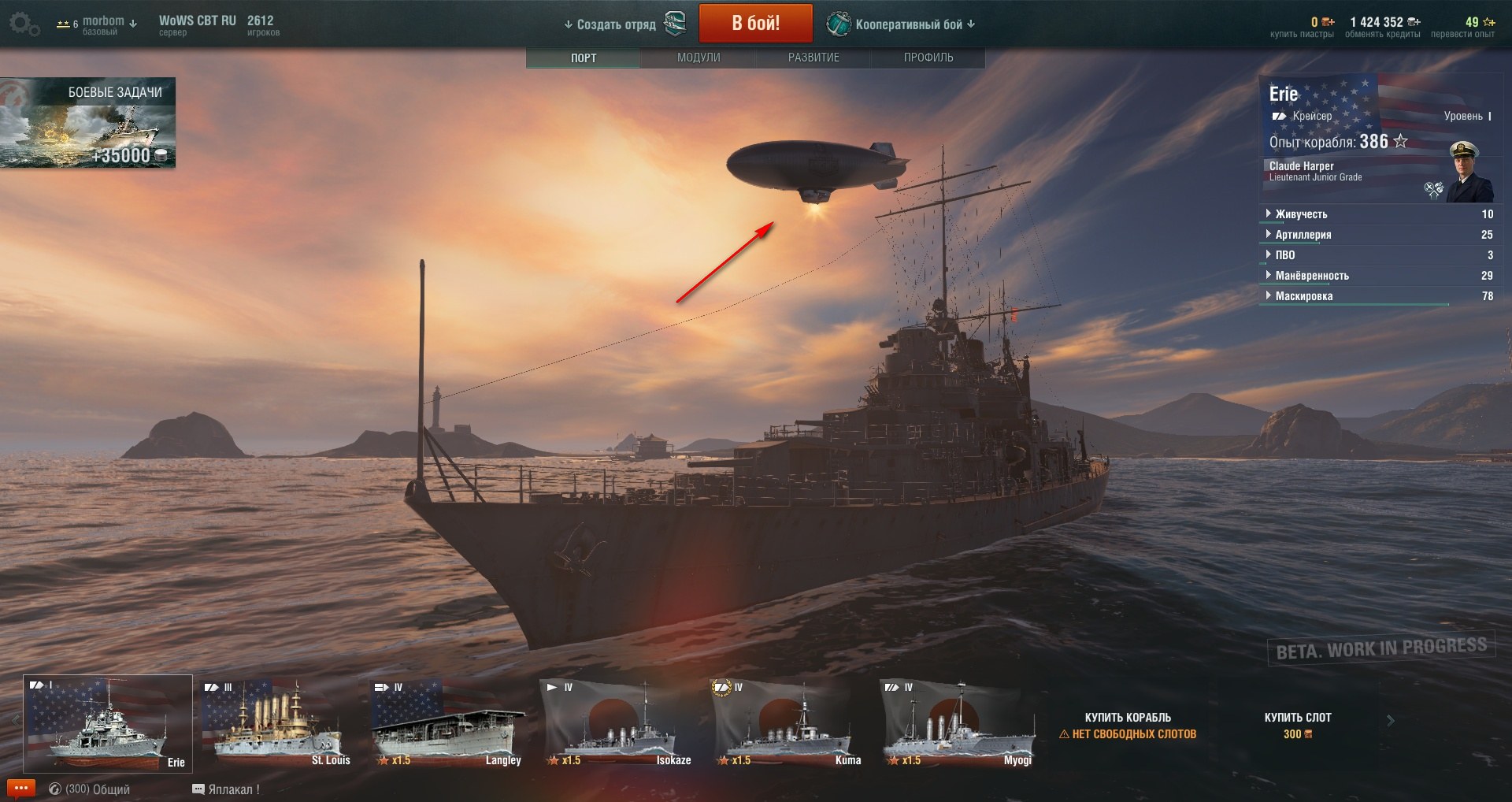This screenshot has height=802, width=1512.
Task: Pick the Myogi ship in carousel
Action: point(958,723)
